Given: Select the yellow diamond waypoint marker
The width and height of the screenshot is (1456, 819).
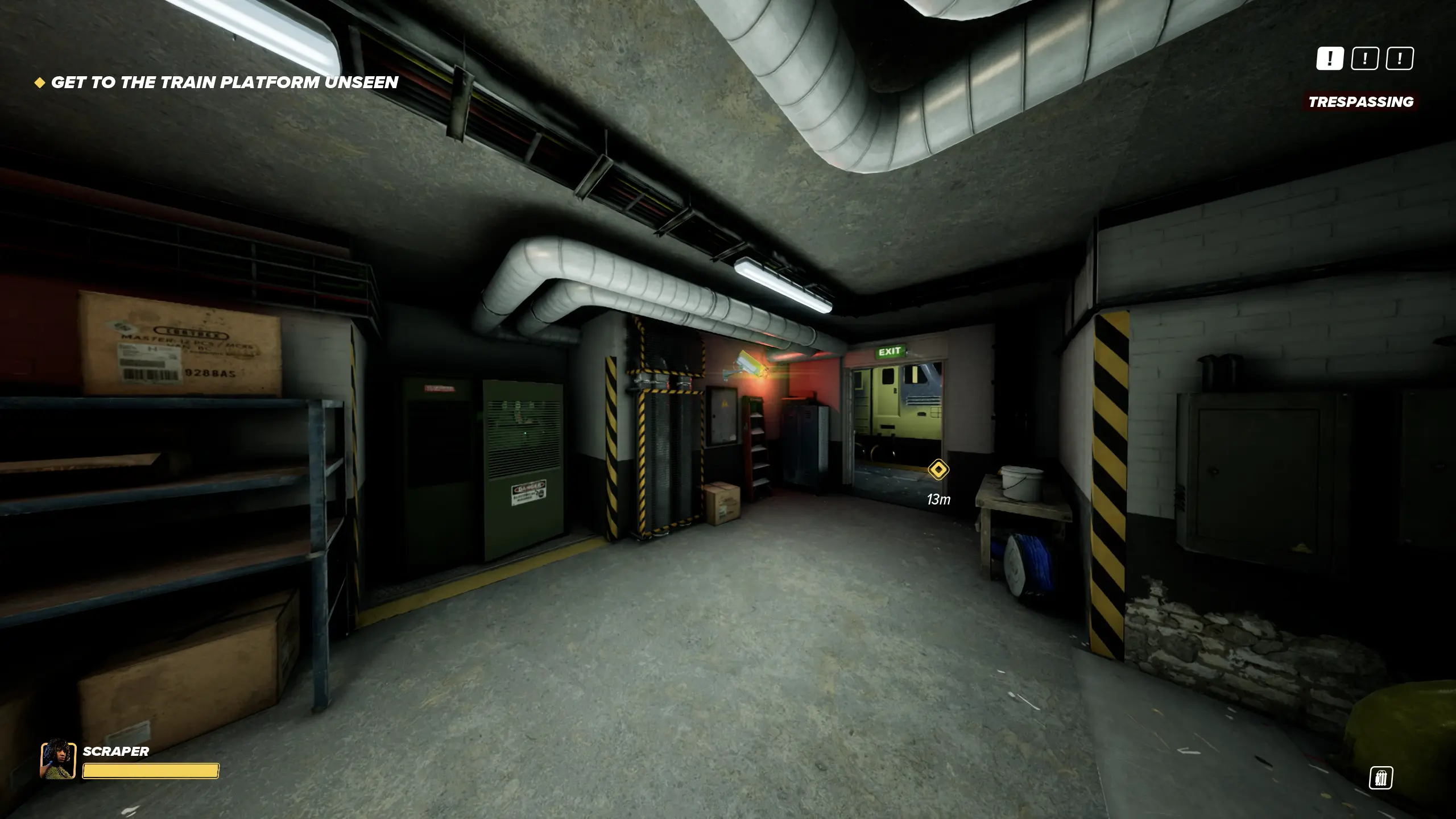Looking at the screenshot, I should tap(938, 470).
